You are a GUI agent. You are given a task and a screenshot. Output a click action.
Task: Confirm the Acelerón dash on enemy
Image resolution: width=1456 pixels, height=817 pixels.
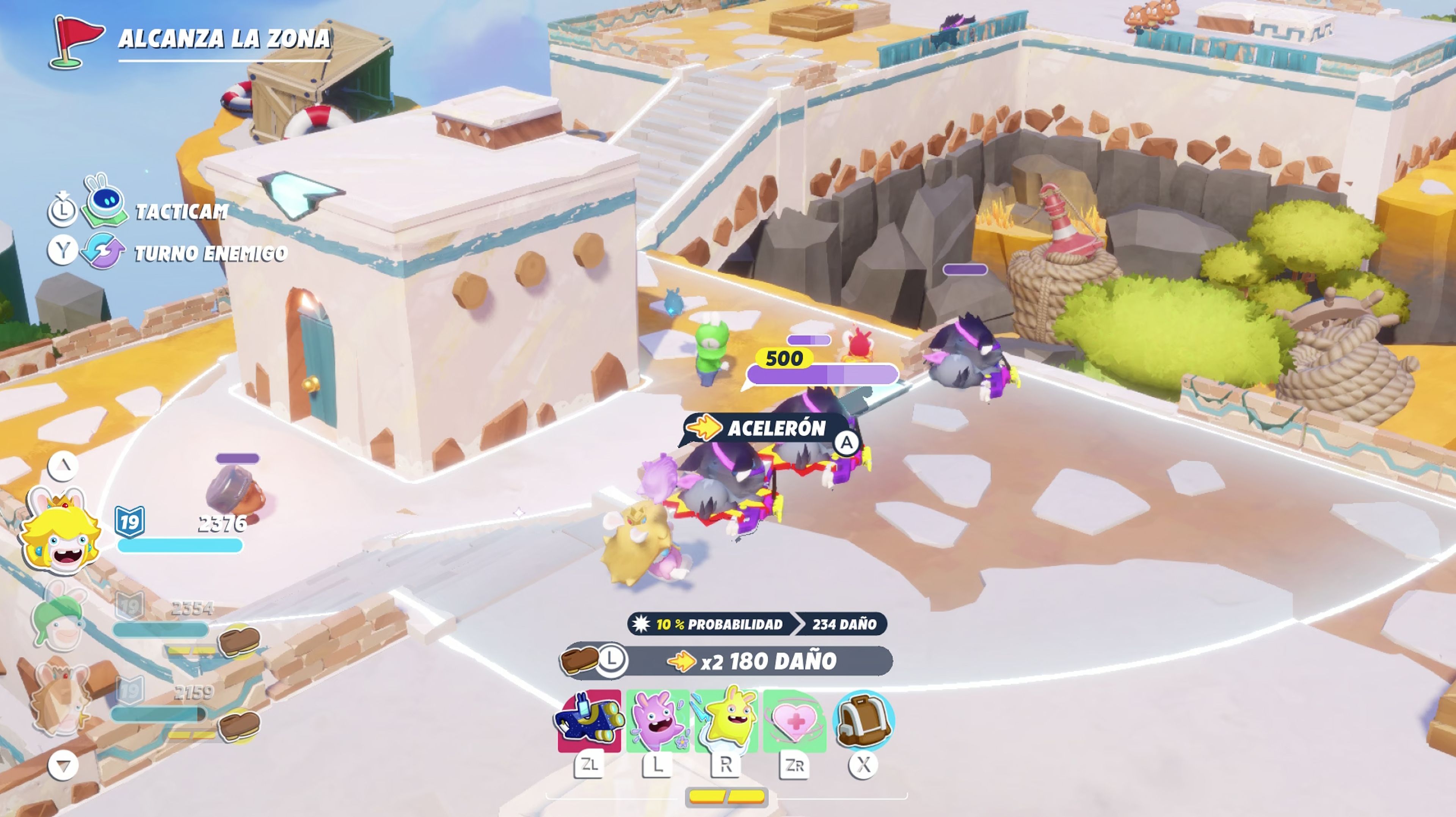tap(846, 443)
